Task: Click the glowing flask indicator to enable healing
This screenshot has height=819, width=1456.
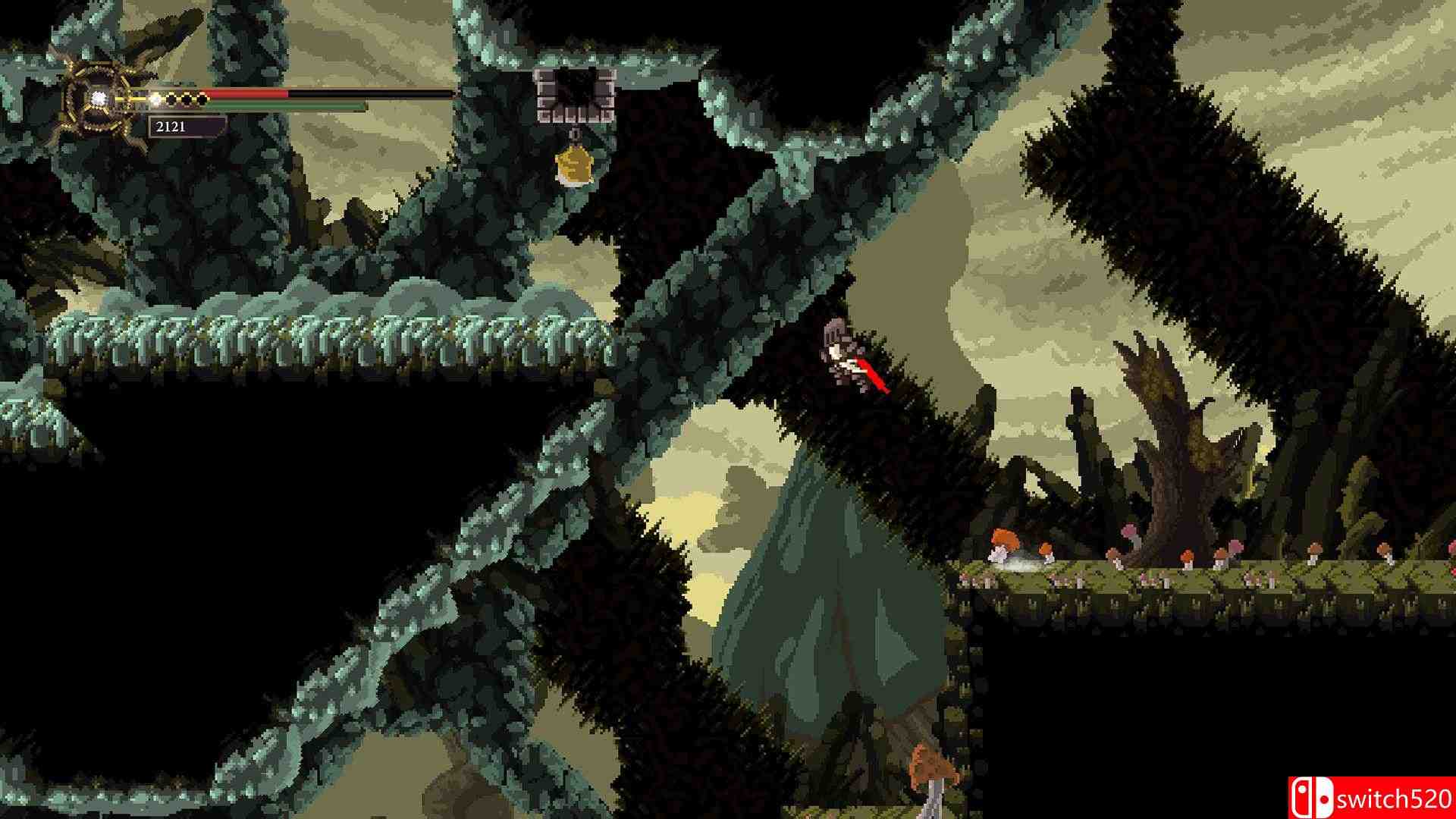Action: 155,99
